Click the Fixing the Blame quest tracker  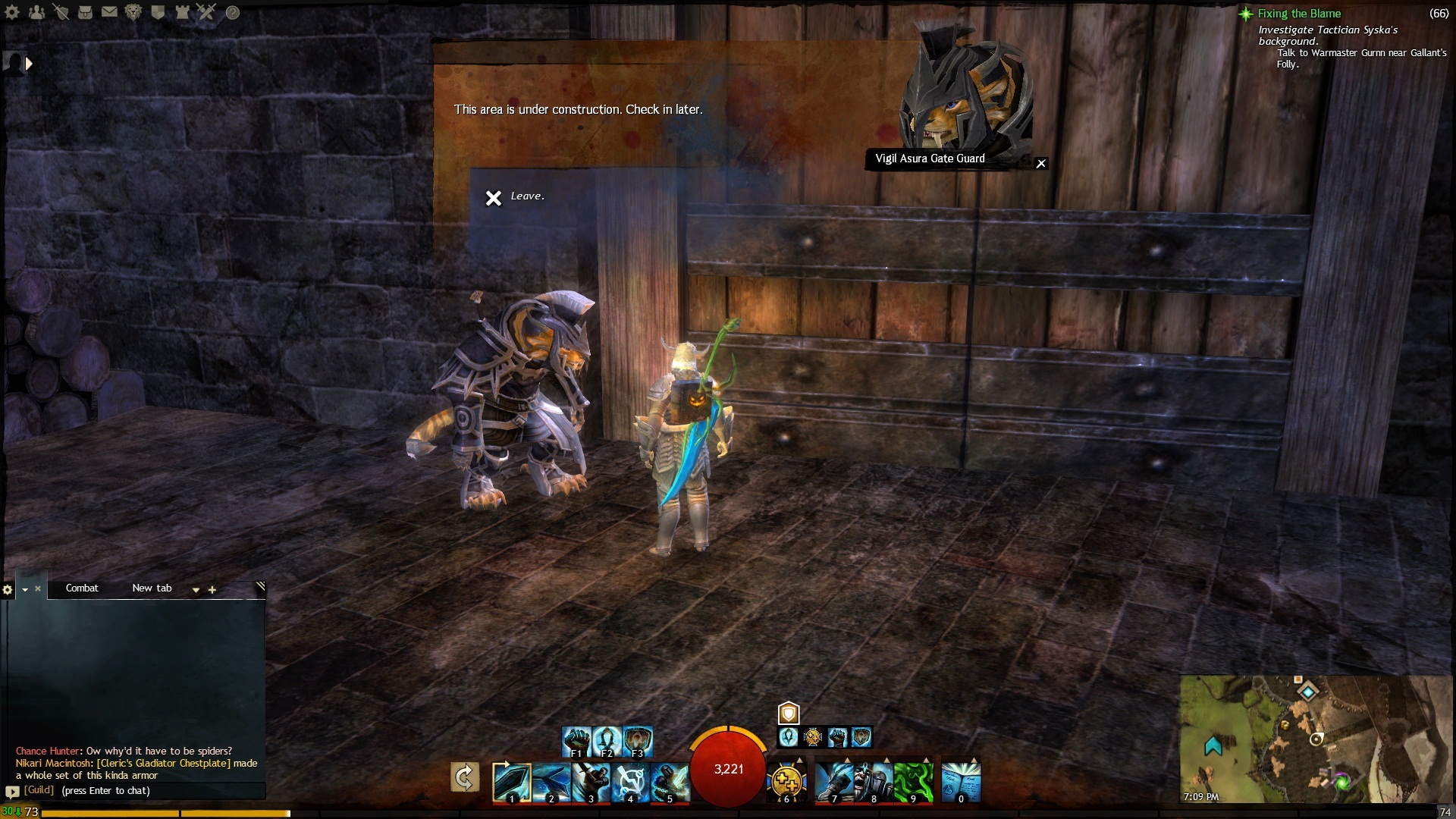coord(1298,14)
